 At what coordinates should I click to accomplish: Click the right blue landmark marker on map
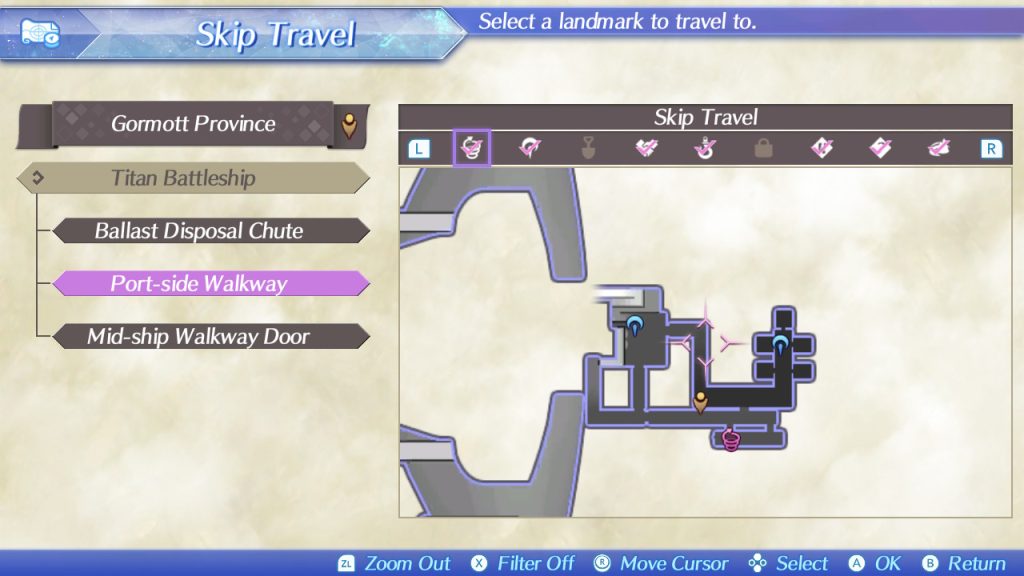[780, 345]
